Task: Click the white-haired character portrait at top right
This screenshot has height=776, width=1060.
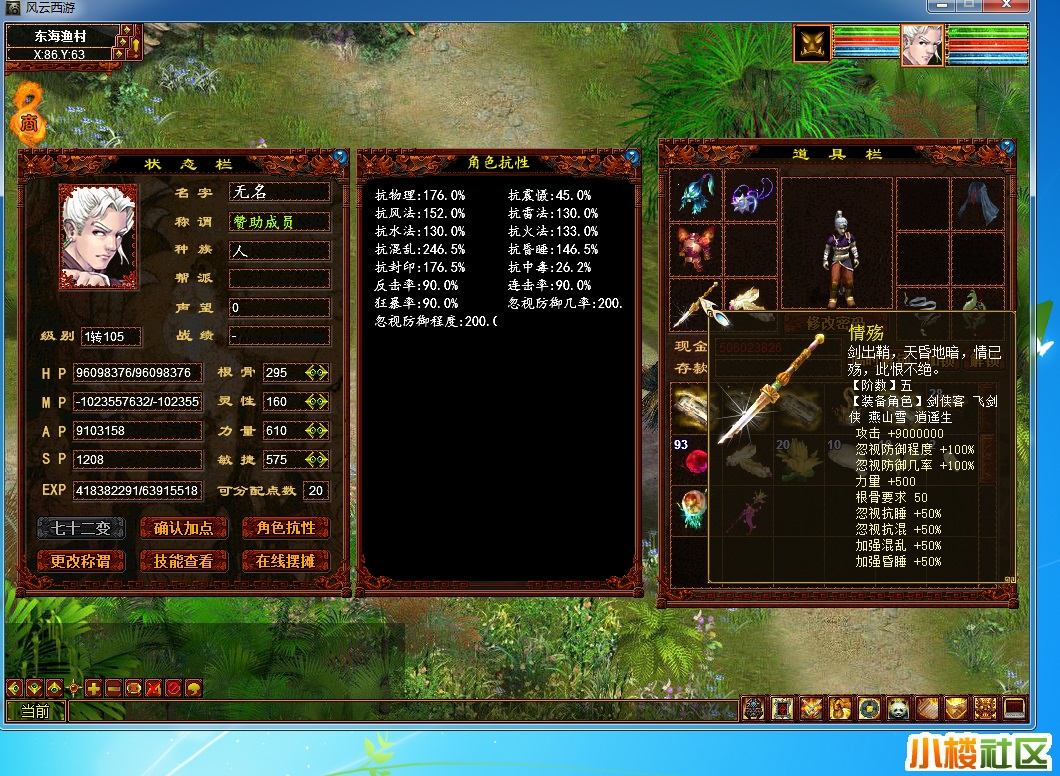Action: point(921,45)
